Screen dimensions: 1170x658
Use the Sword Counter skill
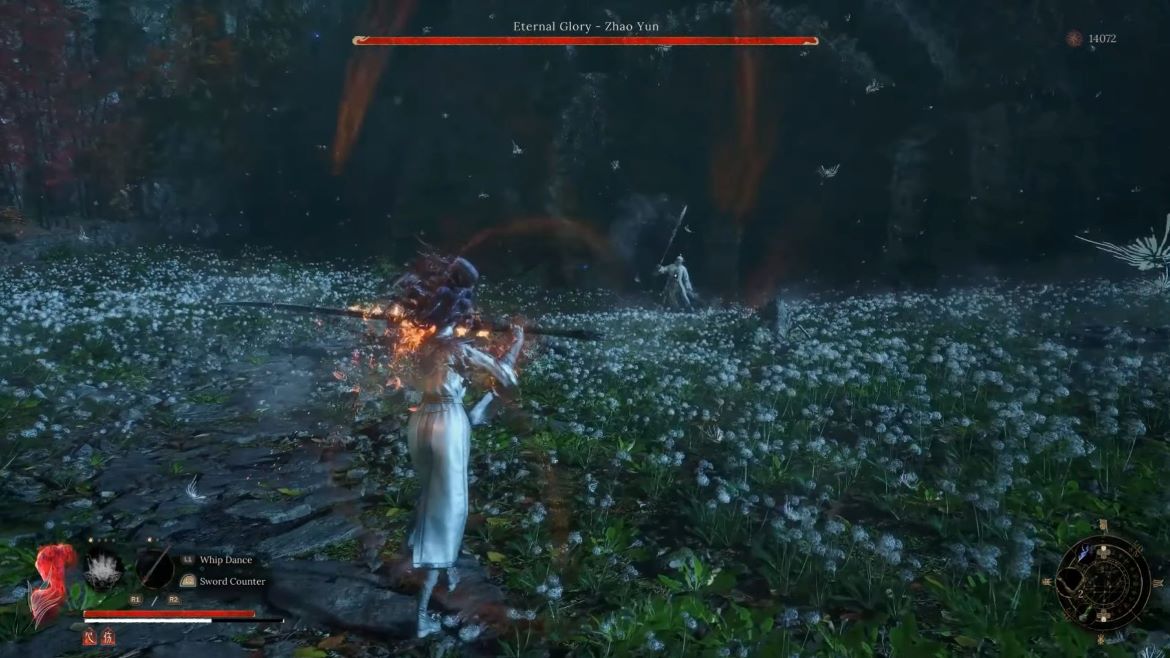click(x=231, y=581)
